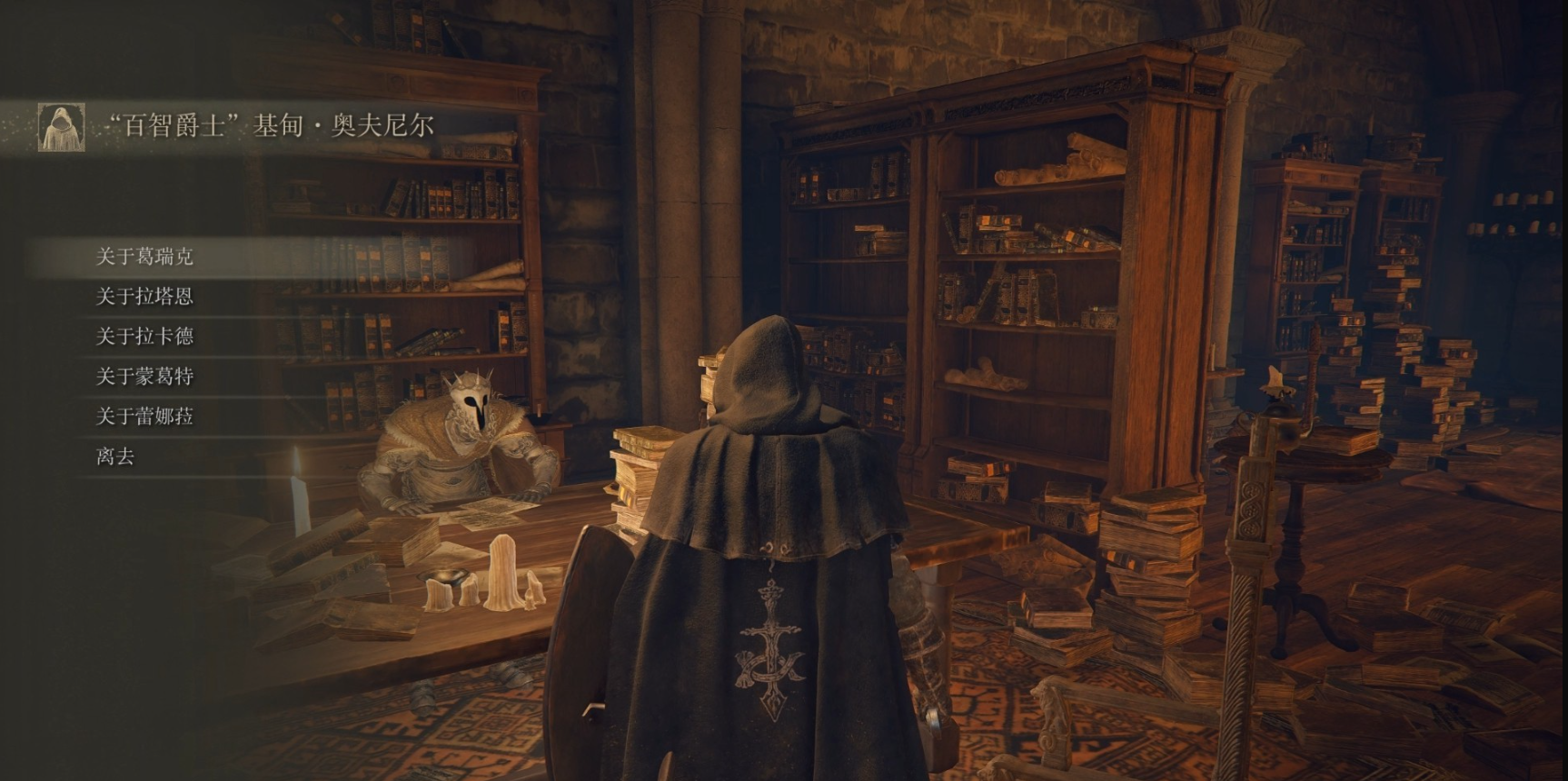The image size is (1568, 781).
Task: Select the 关于拉塔恩 topic
Action: 145,297
